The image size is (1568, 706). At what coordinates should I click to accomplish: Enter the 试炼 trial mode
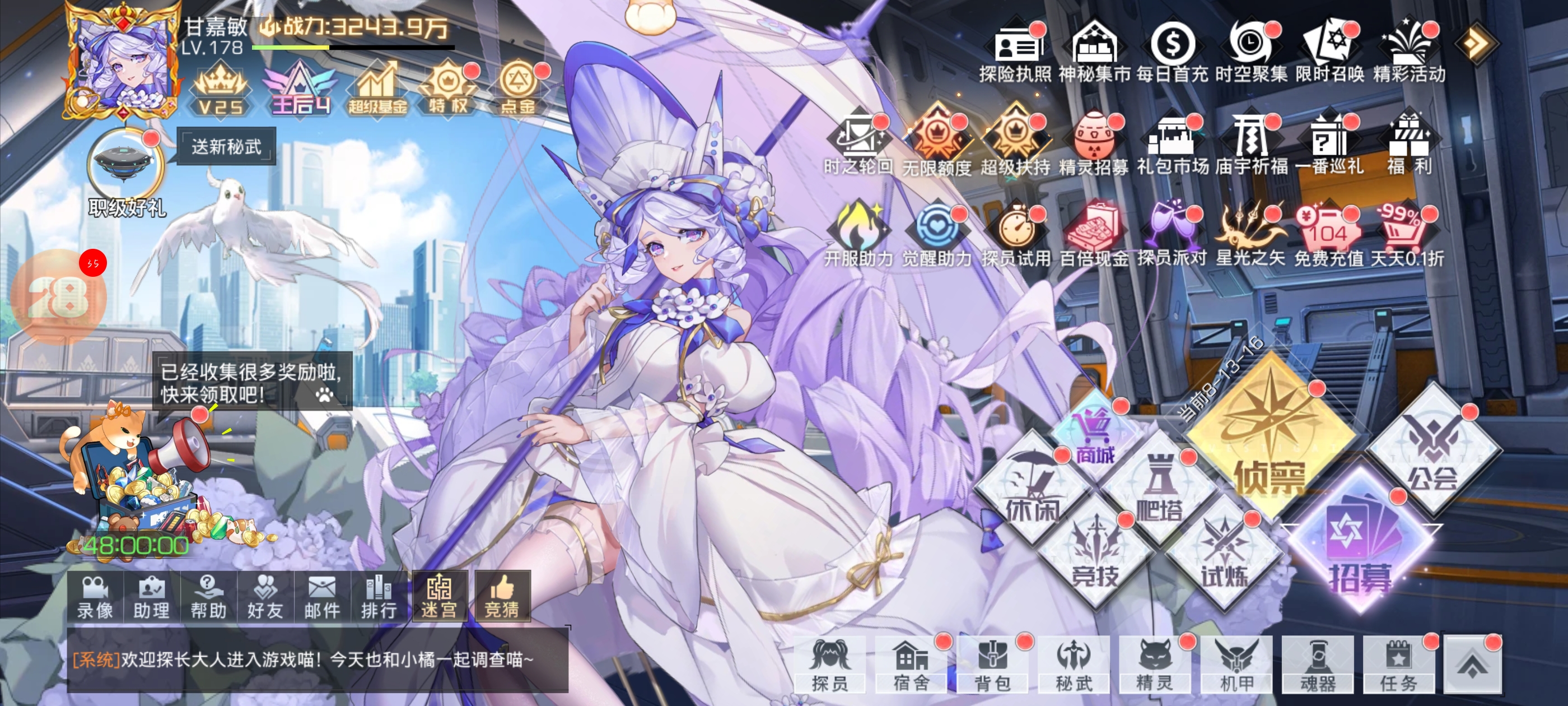pyautogui.click(x=1225, y=558)
